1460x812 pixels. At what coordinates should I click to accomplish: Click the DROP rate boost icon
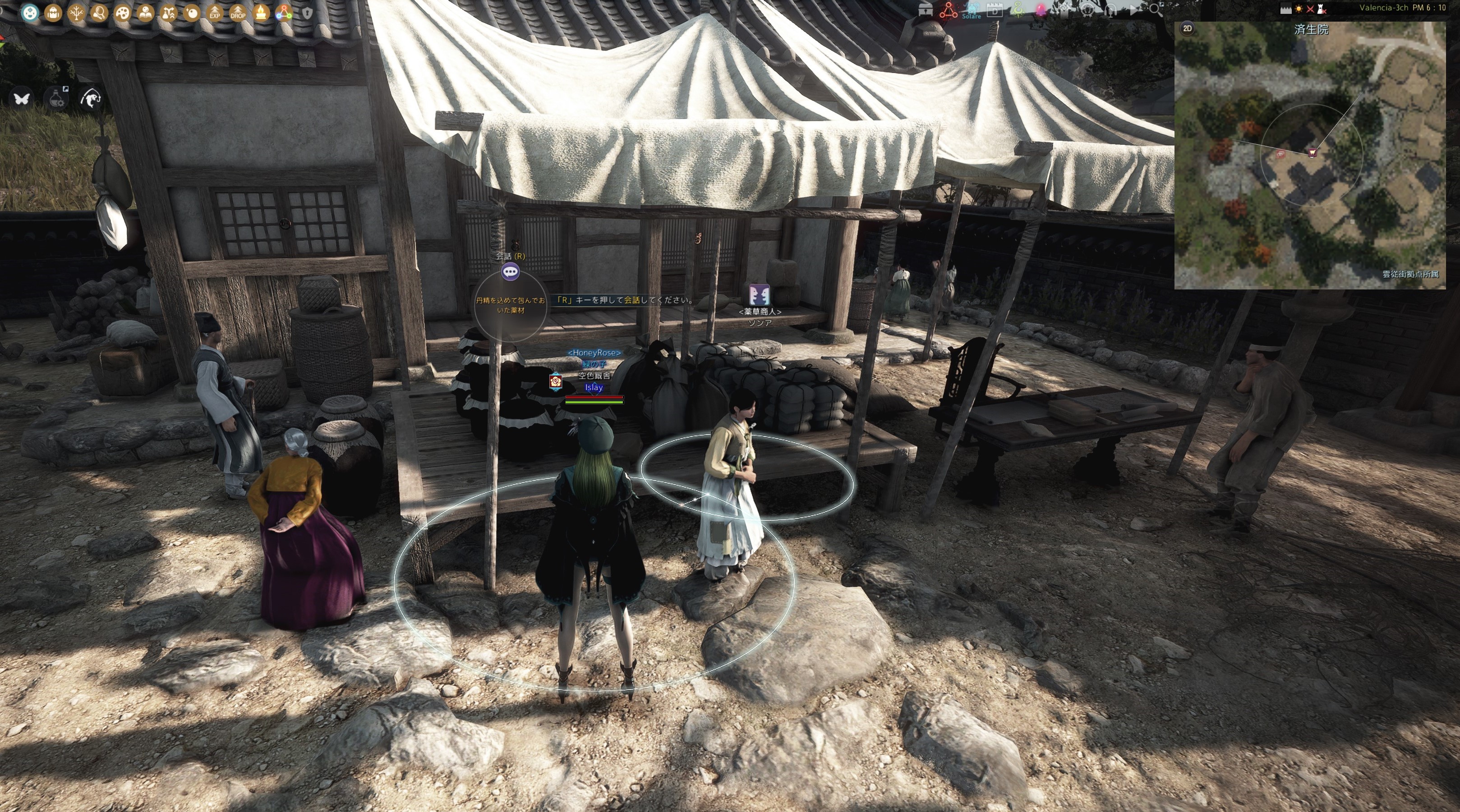[238, 13]
